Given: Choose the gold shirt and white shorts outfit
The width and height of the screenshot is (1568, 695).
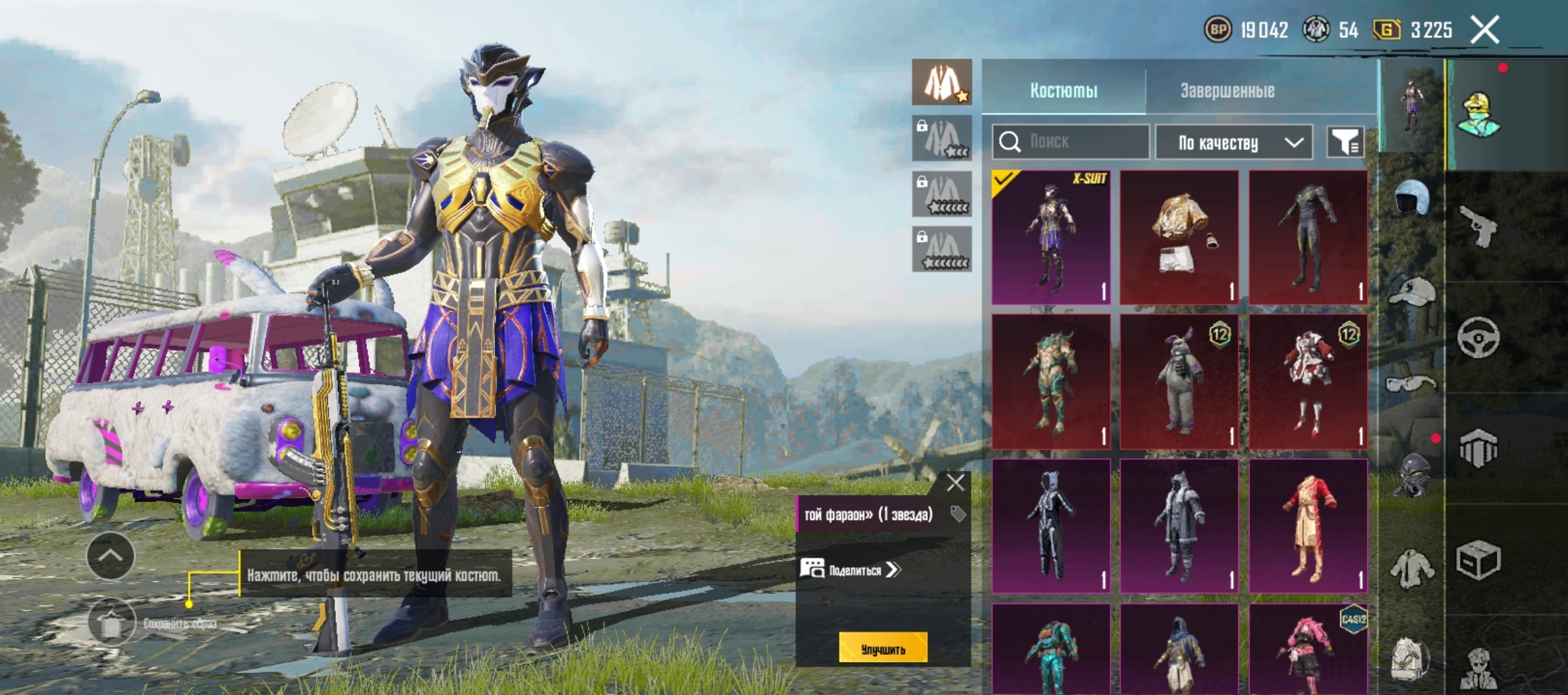Looking at the screenshot, I should [x=1179, y=237].
